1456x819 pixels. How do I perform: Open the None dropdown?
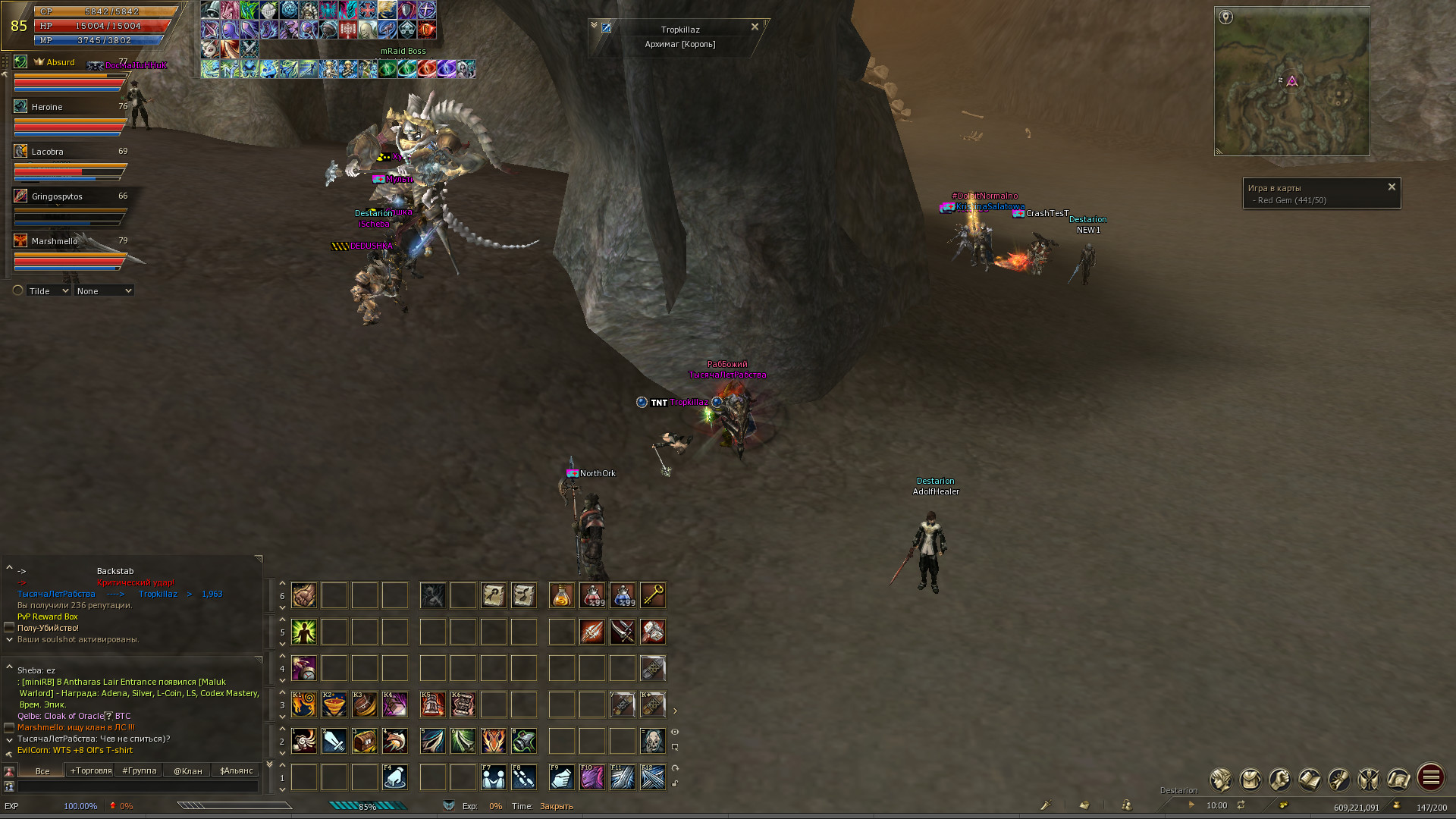click(104, 291)
